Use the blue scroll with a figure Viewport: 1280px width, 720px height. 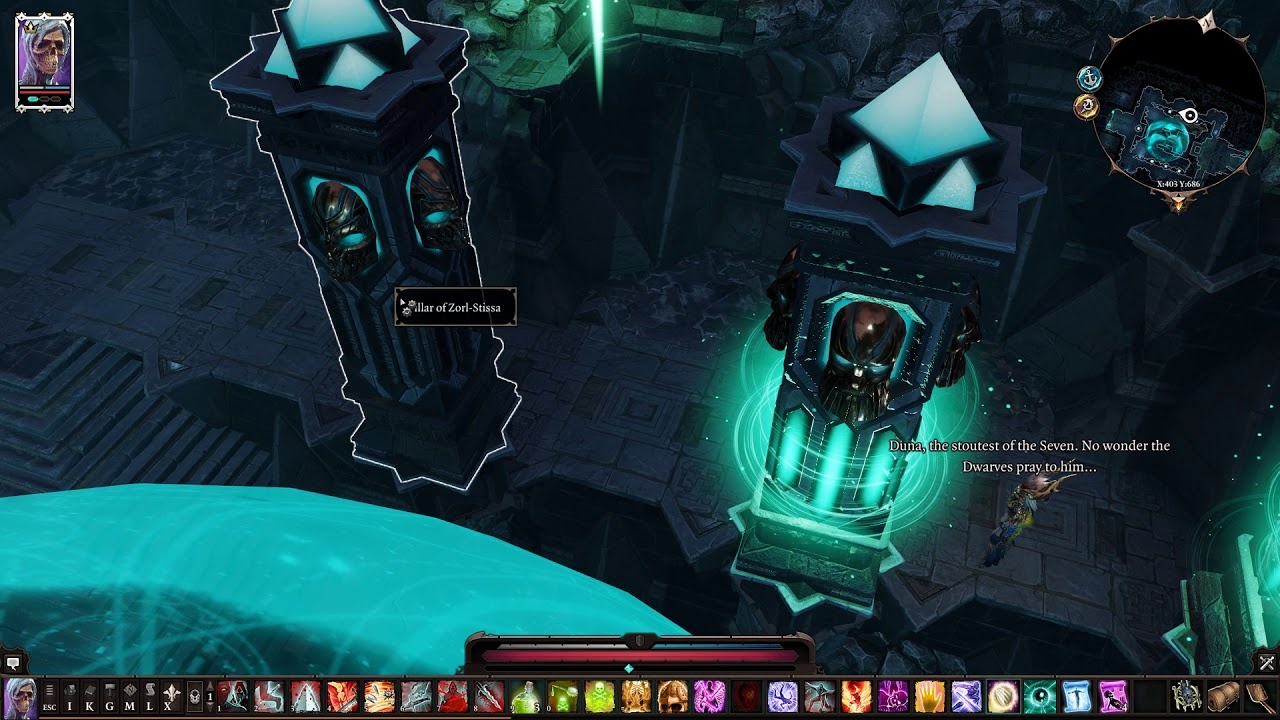click(1076, 696)
